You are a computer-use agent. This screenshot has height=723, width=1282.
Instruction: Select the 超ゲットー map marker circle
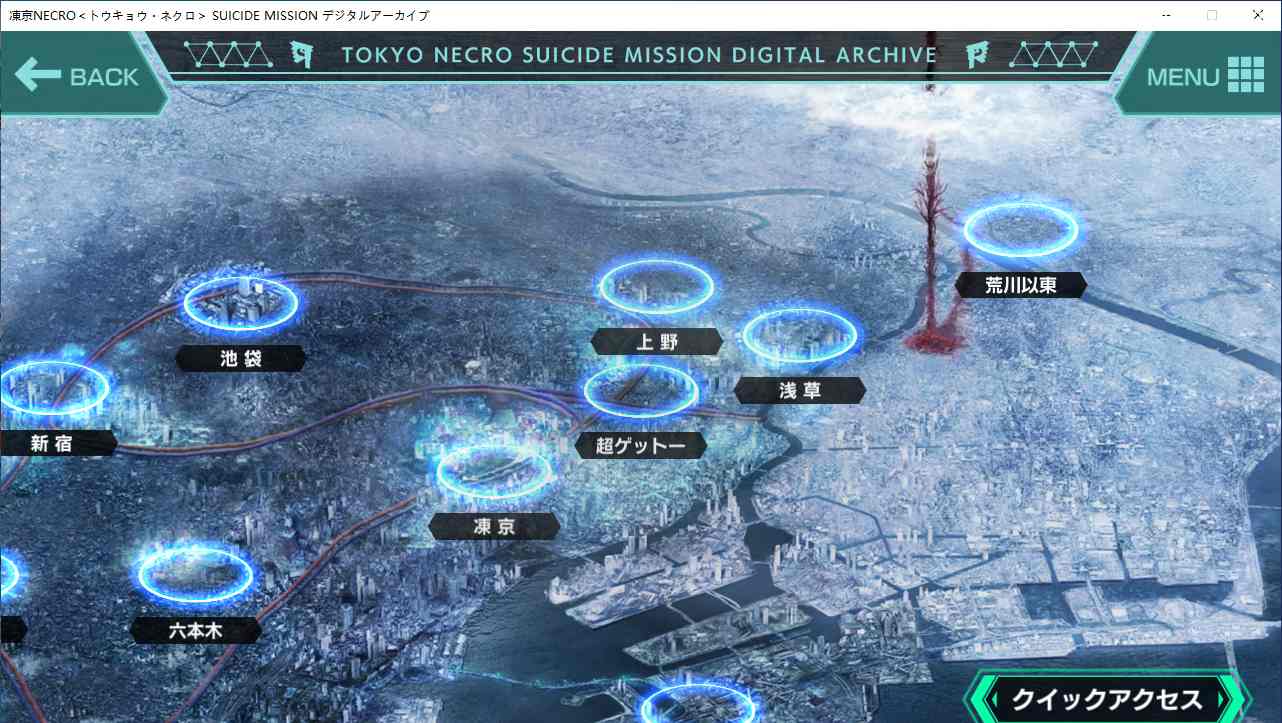tap(641, 391)
